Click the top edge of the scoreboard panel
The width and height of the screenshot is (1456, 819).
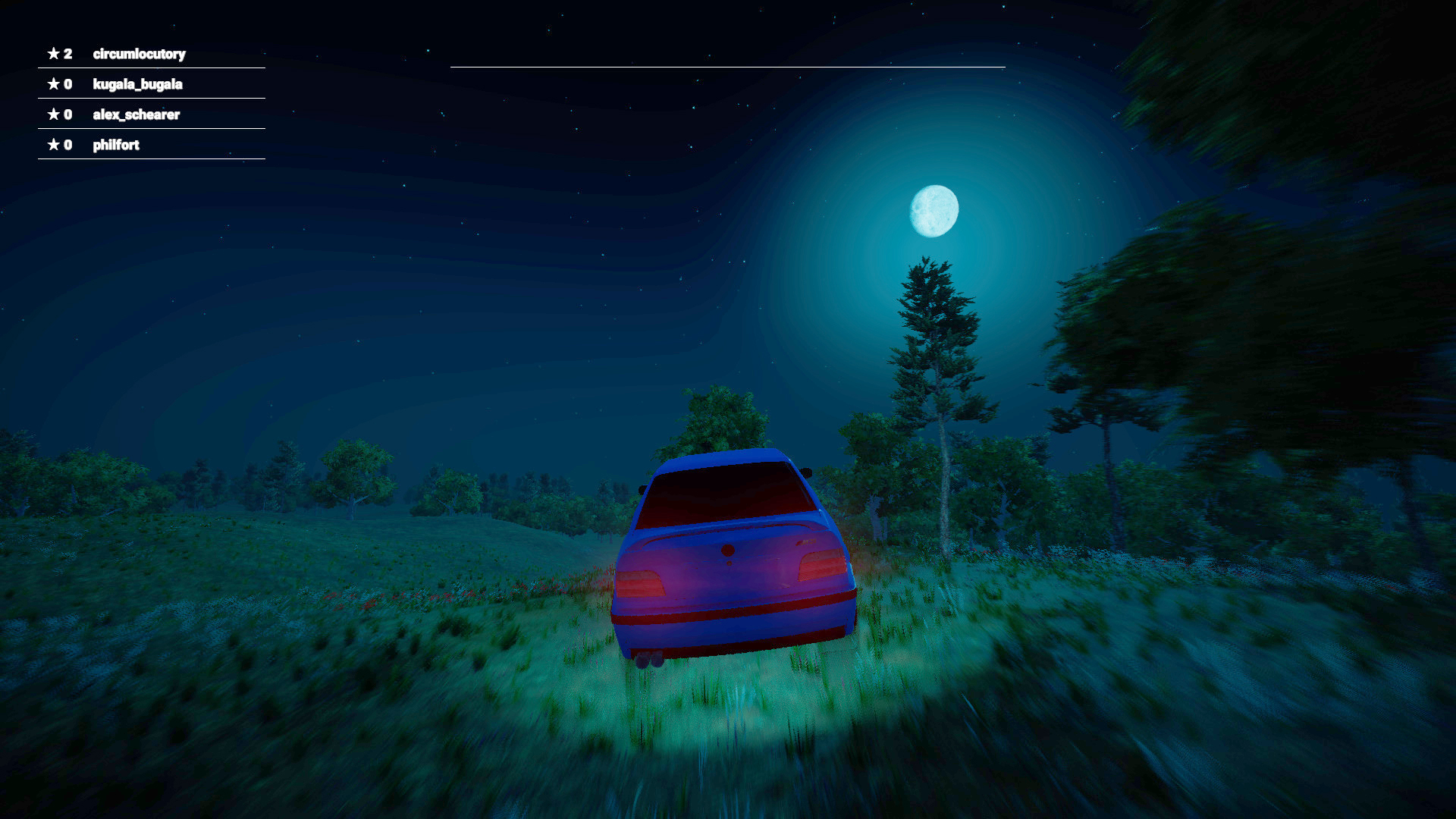pos(150,39)
